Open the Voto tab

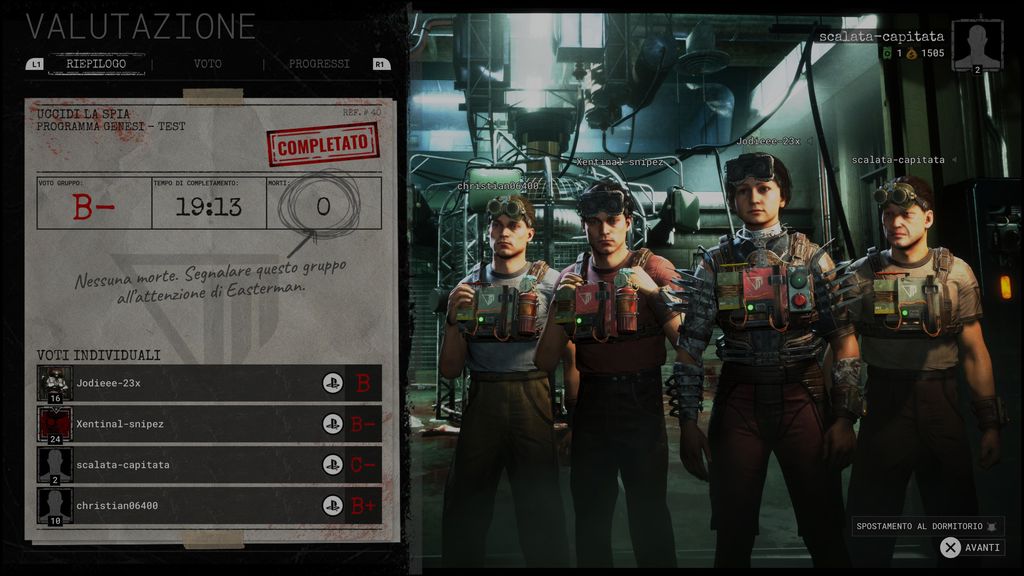208,64
